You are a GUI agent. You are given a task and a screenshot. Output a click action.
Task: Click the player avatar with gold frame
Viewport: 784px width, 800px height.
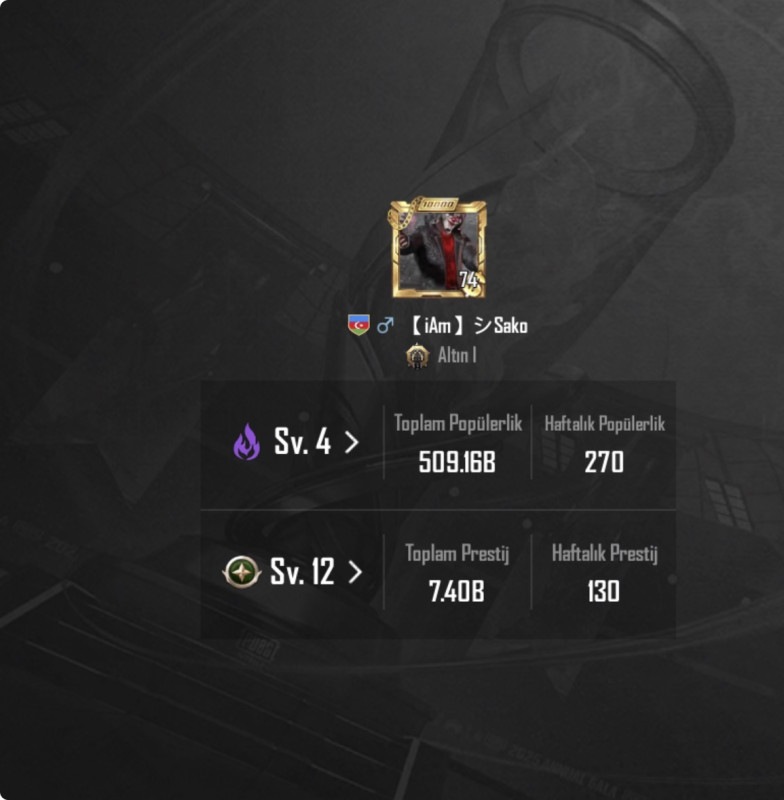(x=437, y=249)
